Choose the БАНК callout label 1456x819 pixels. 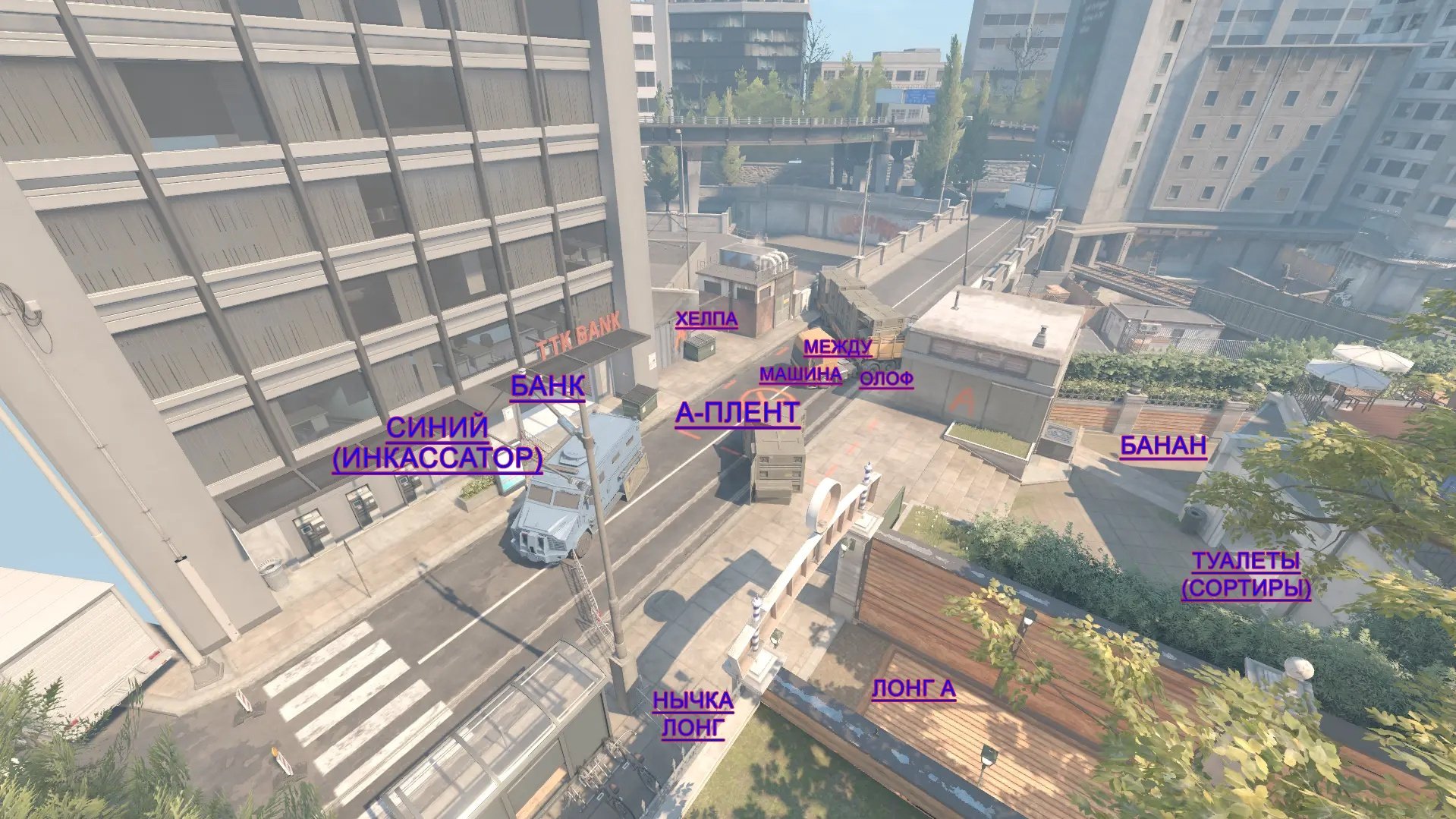pos(547,386)
